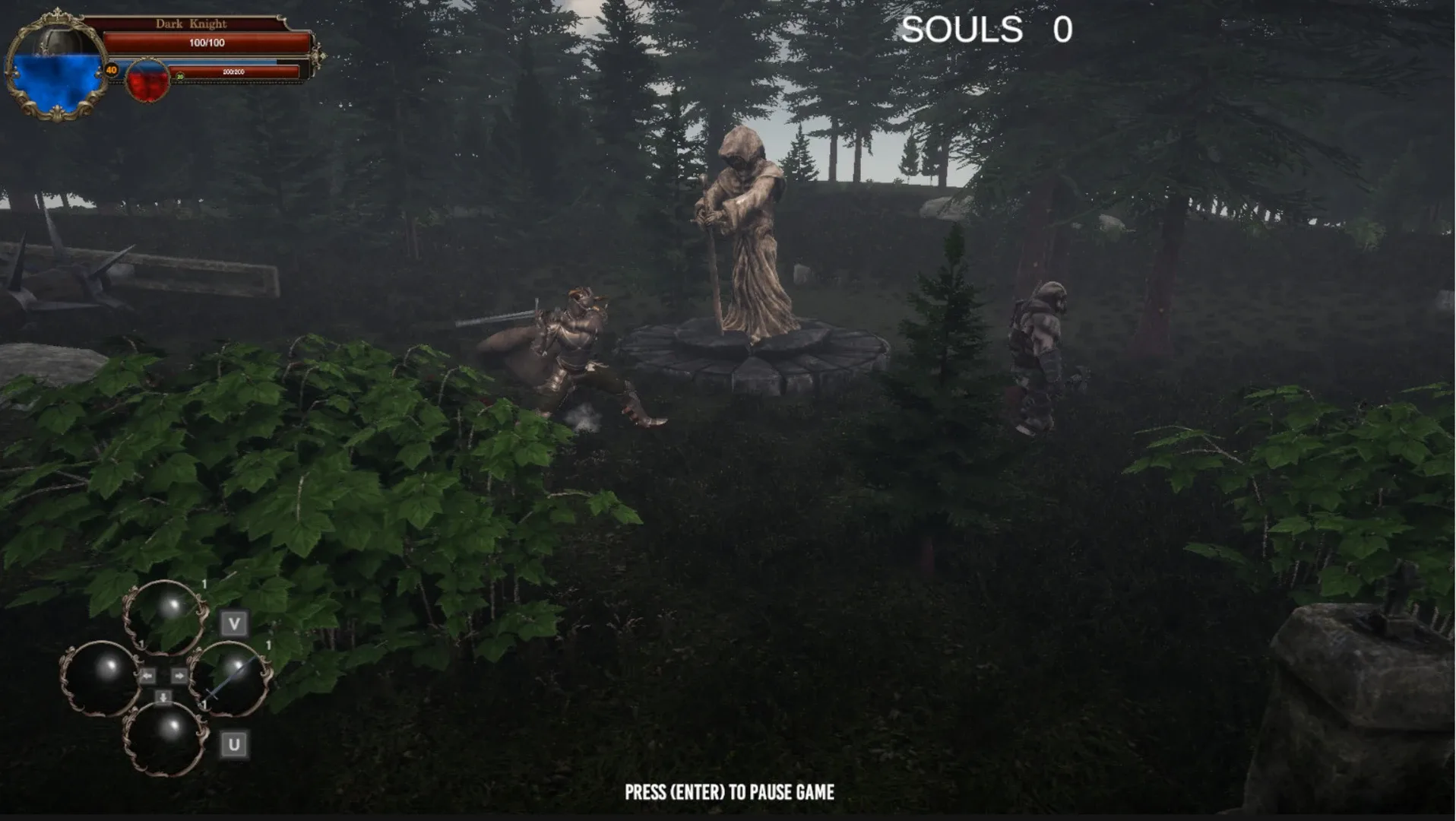Click the 100/100 health bar
Viewport: 1456px width, 821px height.
pyautogui.click(x=205, y=42)
